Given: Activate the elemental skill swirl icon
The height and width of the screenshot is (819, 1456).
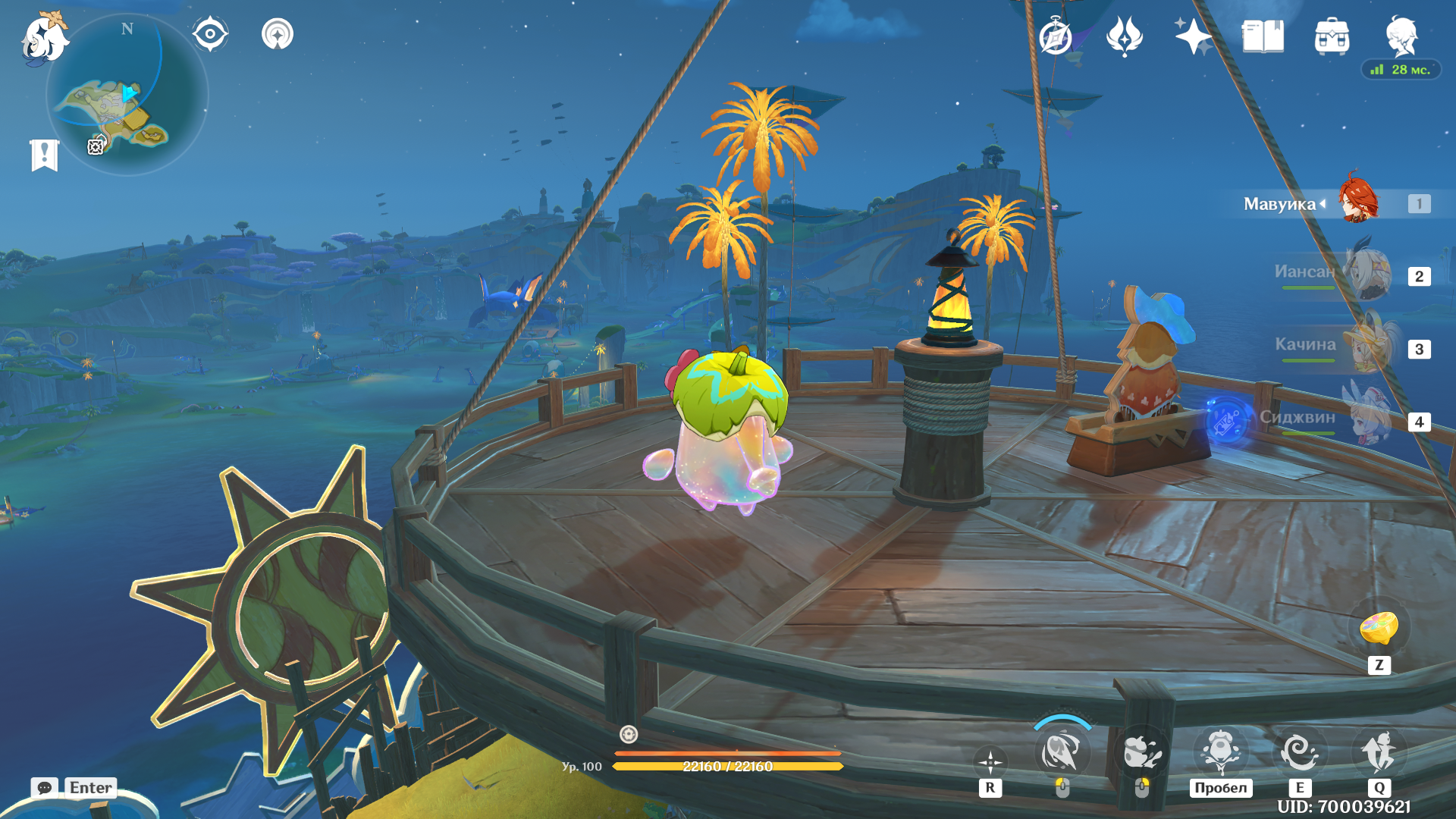Looking at the screenshot, I should 1300,752.
